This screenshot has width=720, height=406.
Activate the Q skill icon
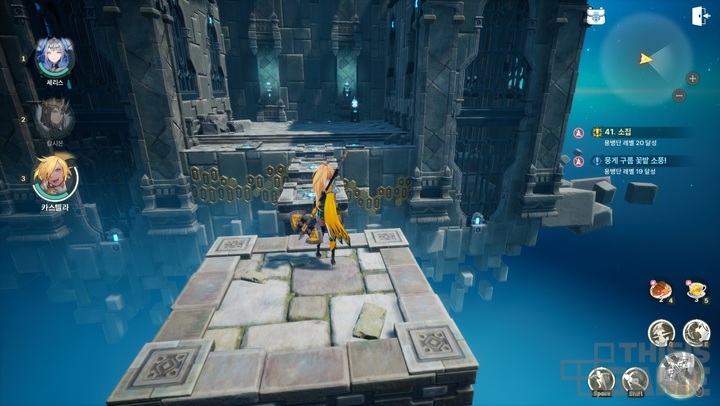pos(661,332)
